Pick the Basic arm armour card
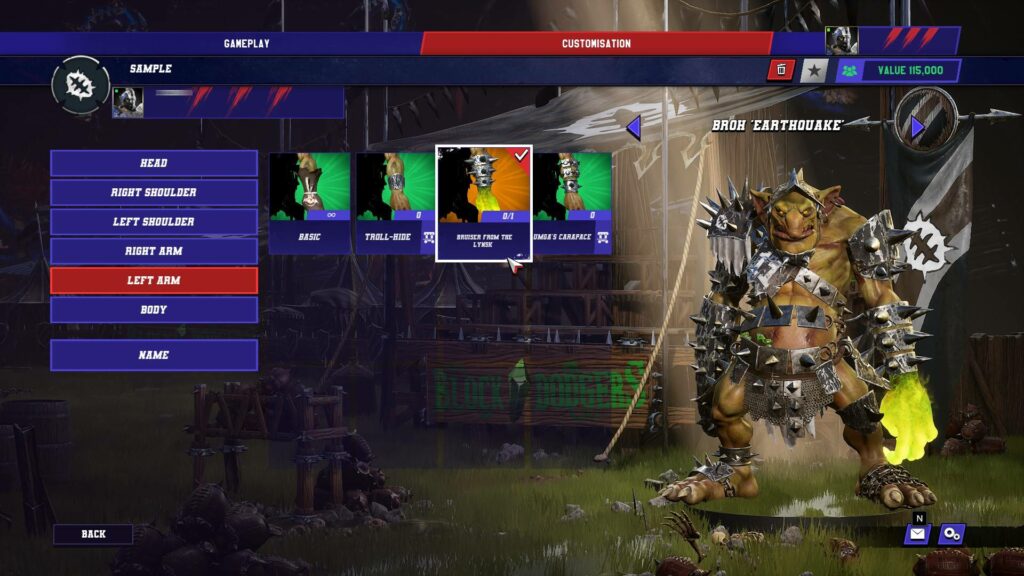This screenshot has width=1024, height=576. coord(309,203)
